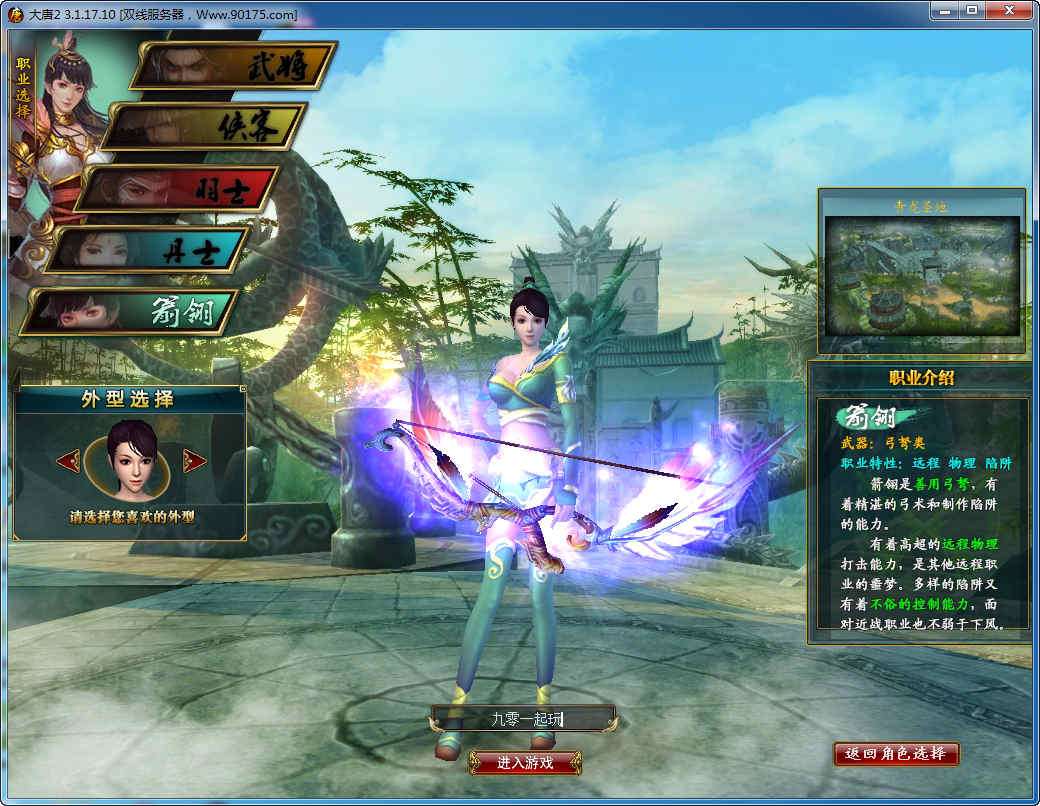Choose the 侠客 class banner
This screenshot has height=806, width=1040.
pyautogui.click(x=206, y=127)
